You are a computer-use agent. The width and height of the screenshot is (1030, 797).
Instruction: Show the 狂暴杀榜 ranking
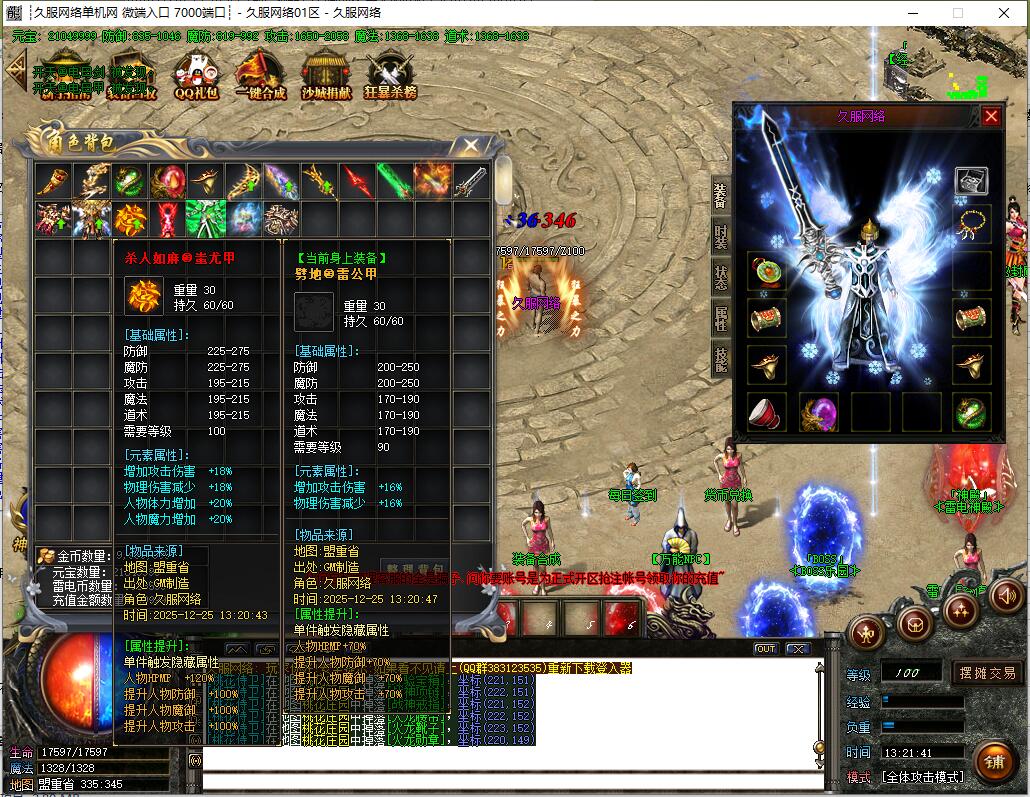(x=390, y=74)
